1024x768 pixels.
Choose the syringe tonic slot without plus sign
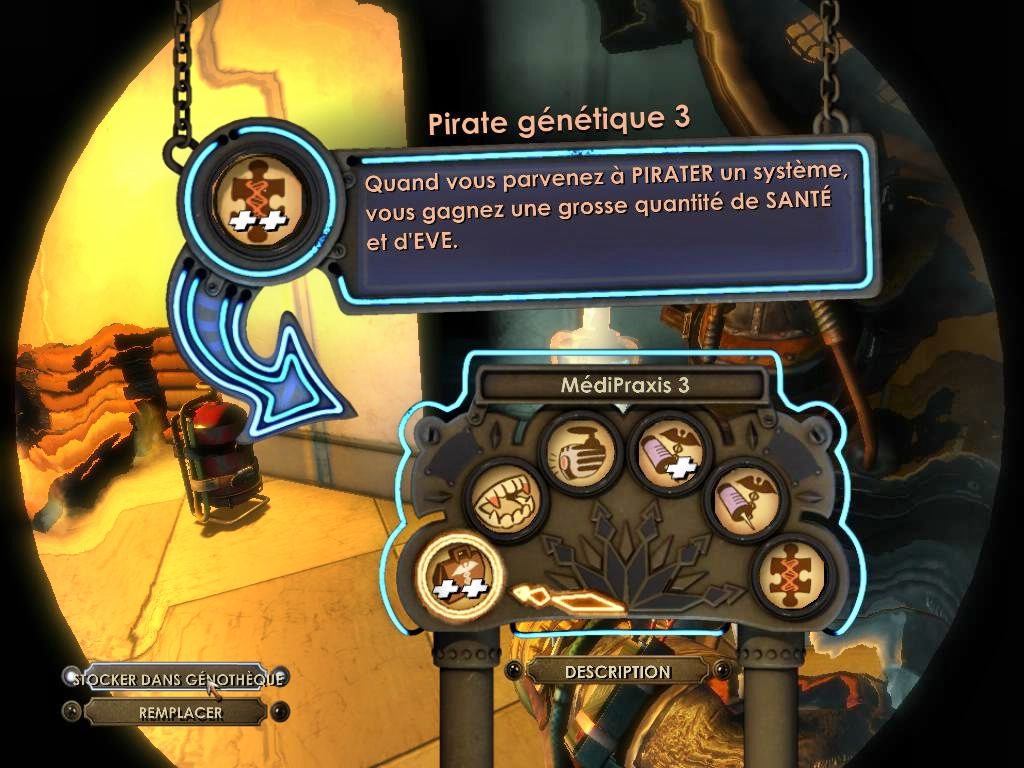click(x=744, y=498)
